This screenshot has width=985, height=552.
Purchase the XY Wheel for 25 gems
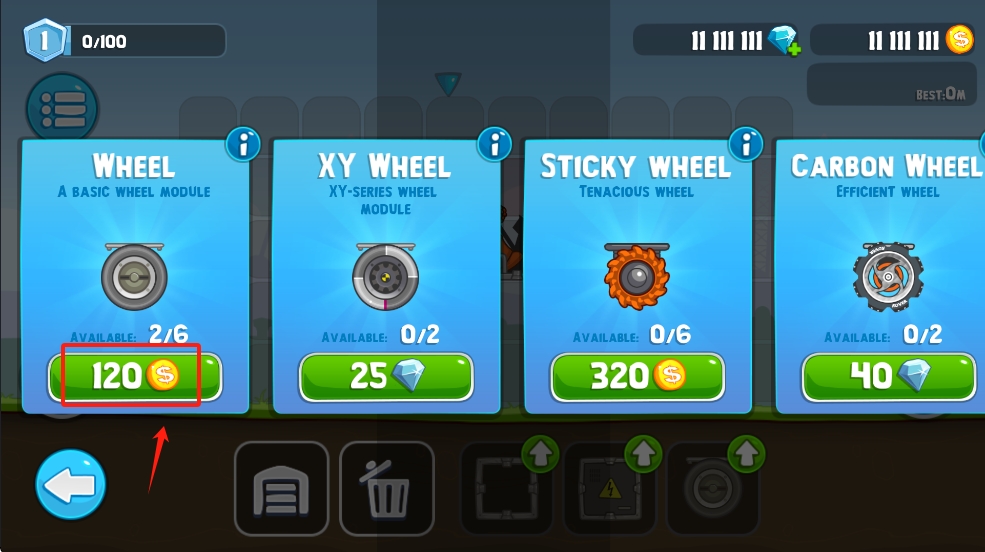click(x=386, y=376)
